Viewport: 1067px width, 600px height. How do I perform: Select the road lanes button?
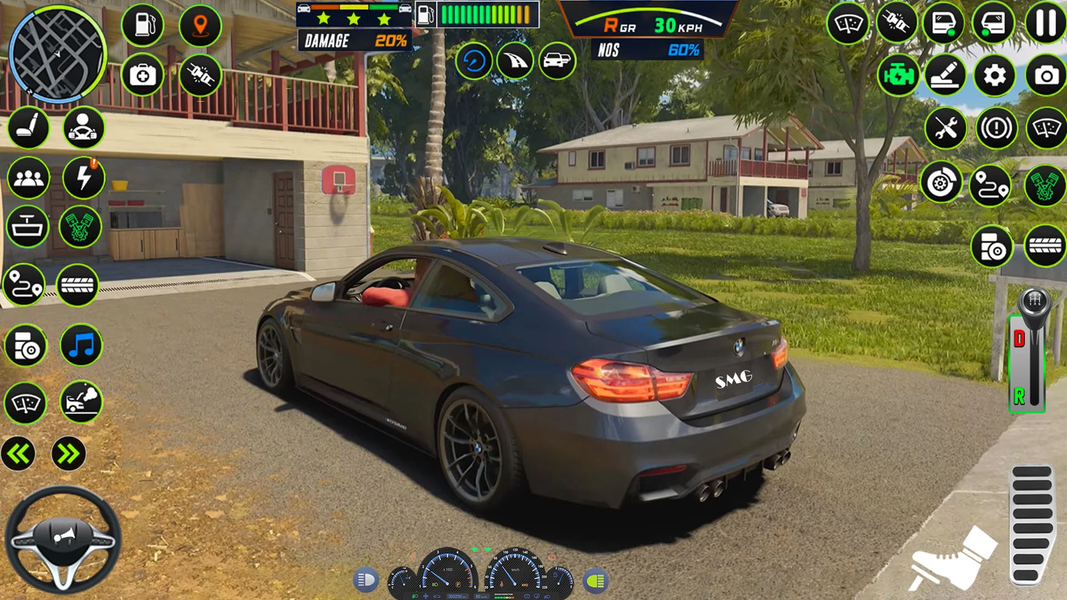[515, 61]
